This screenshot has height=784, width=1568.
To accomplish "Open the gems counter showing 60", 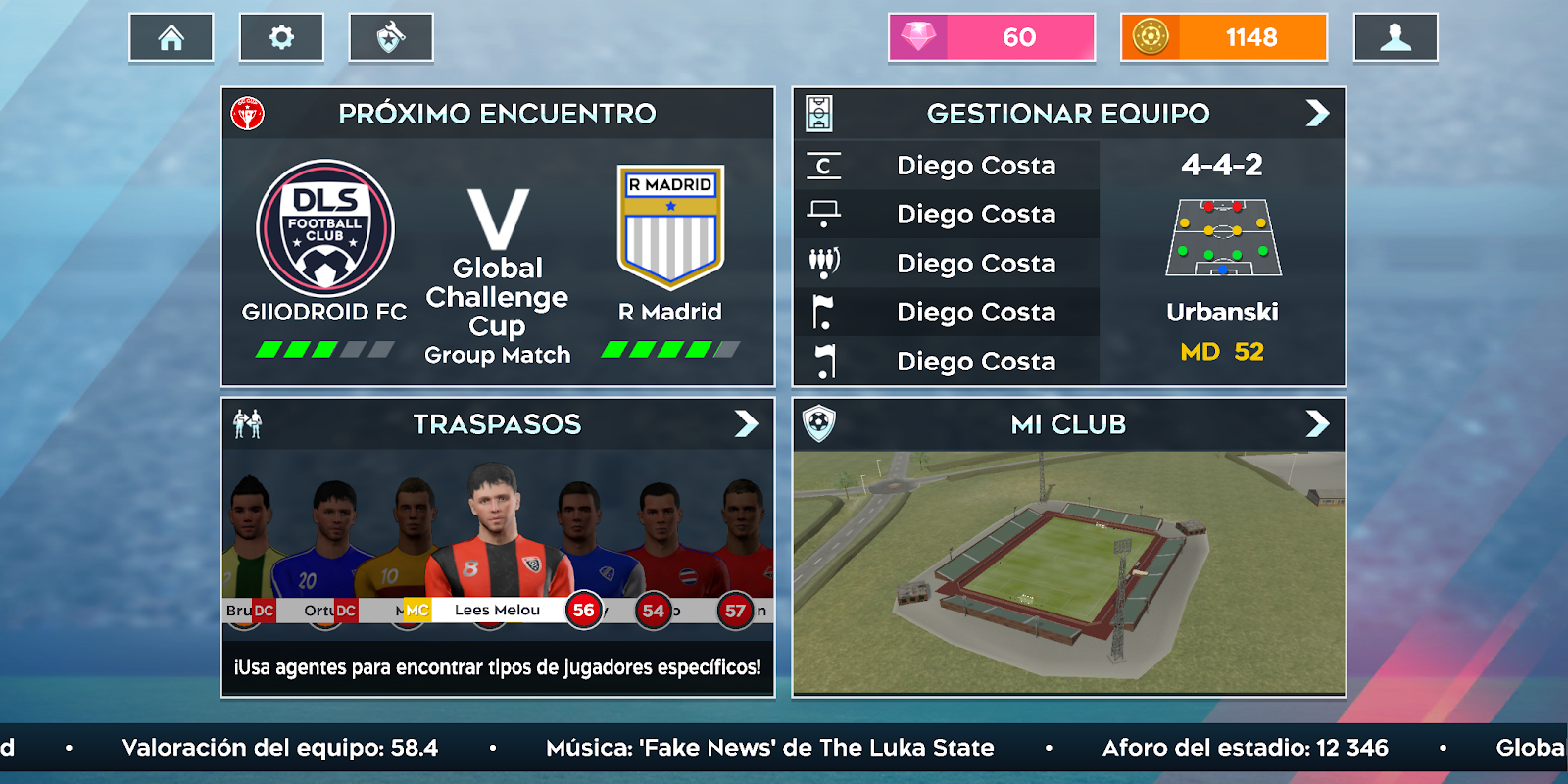I will pos(991,37).
